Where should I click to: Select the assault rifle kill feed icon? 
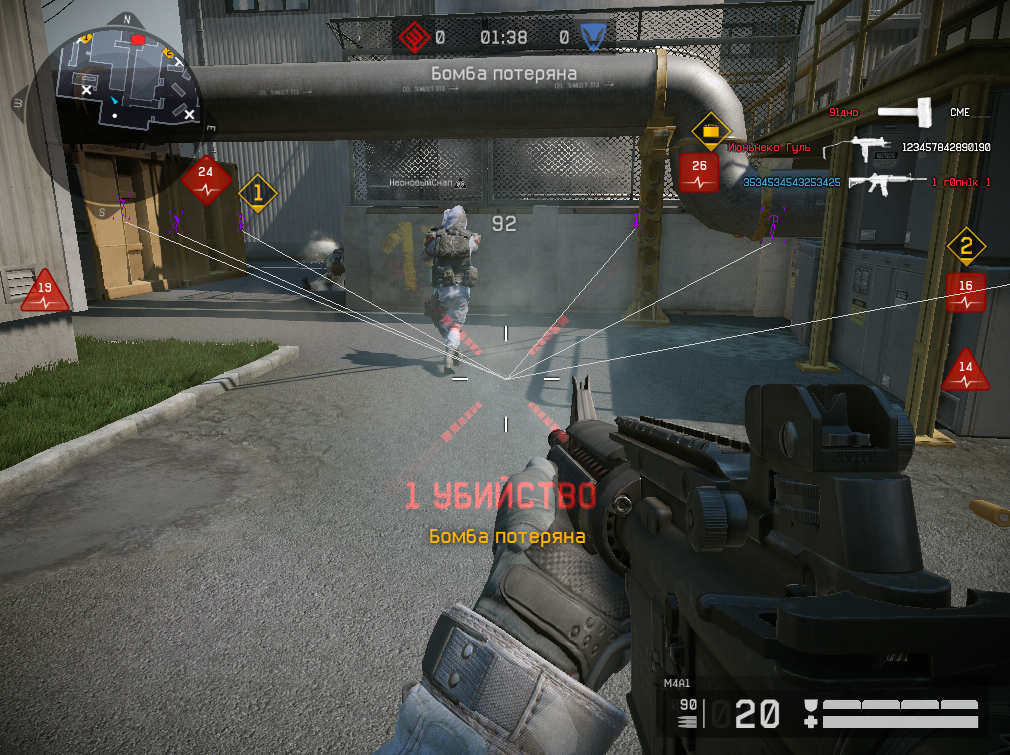885,182
